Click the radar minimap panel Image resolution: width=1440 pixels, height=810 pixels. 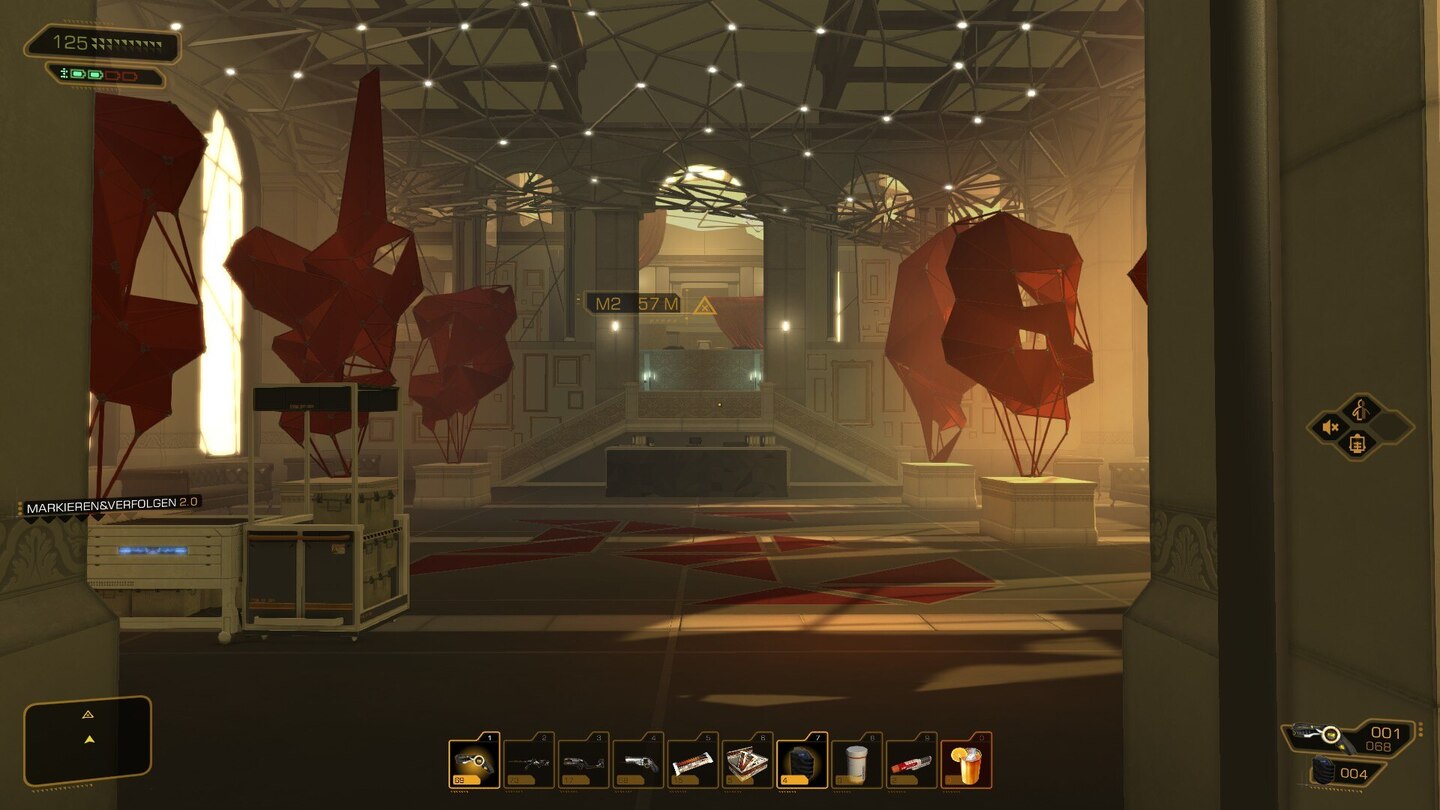tap(88, 740)
